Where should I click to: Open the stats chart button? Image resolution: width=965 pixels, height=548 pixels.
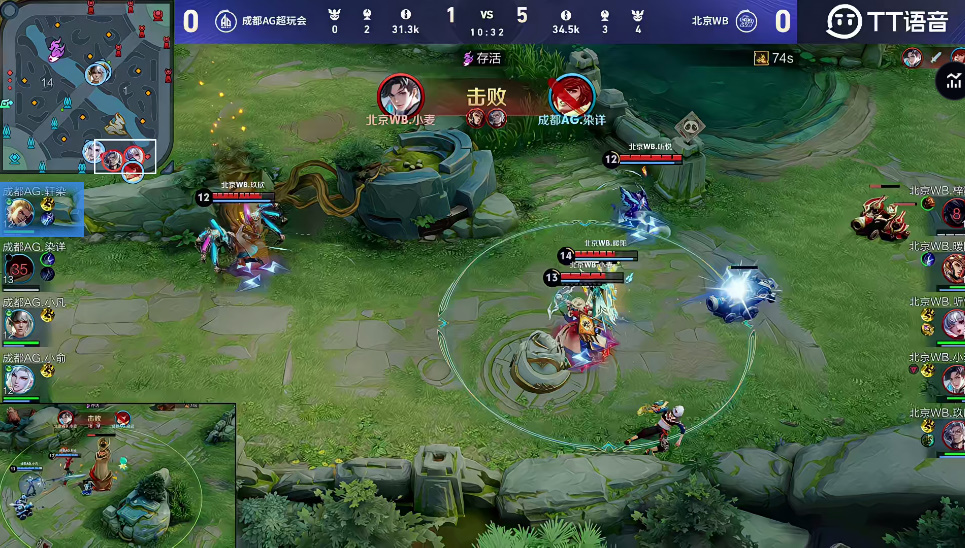[x=950, y=81]
